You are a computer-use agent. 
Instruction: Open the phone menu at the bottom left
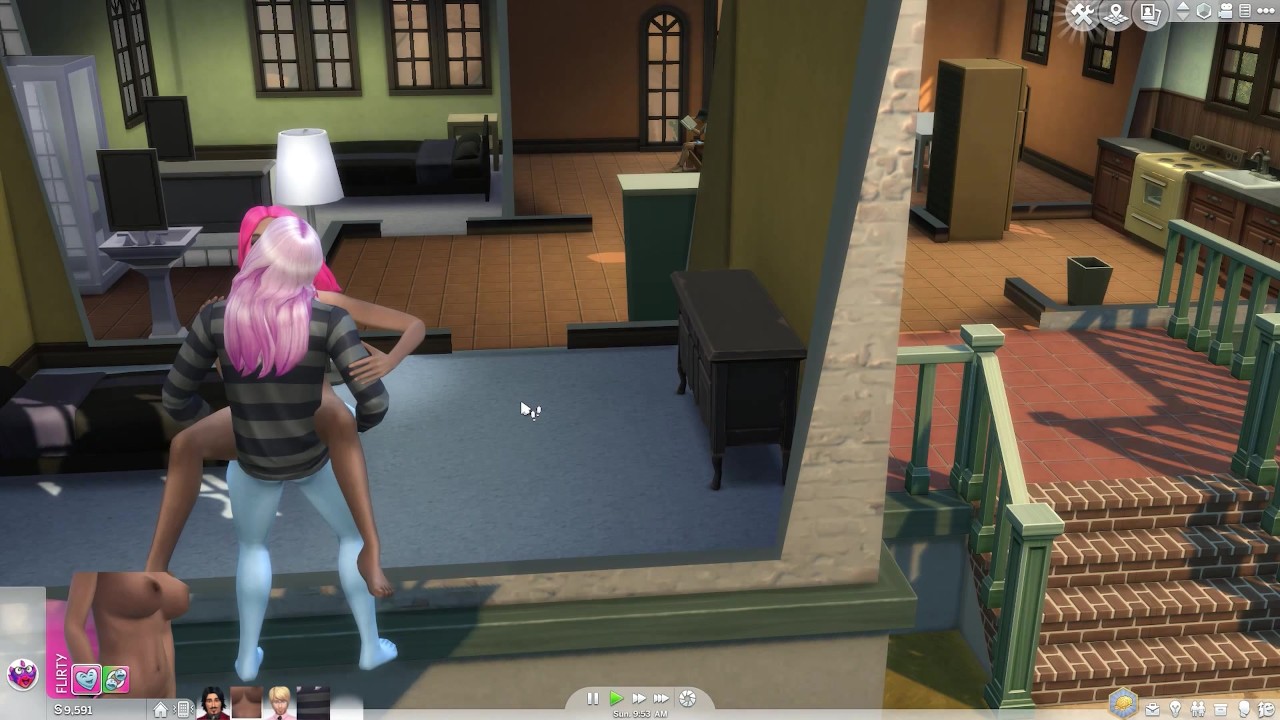click(x=184, y=709)
